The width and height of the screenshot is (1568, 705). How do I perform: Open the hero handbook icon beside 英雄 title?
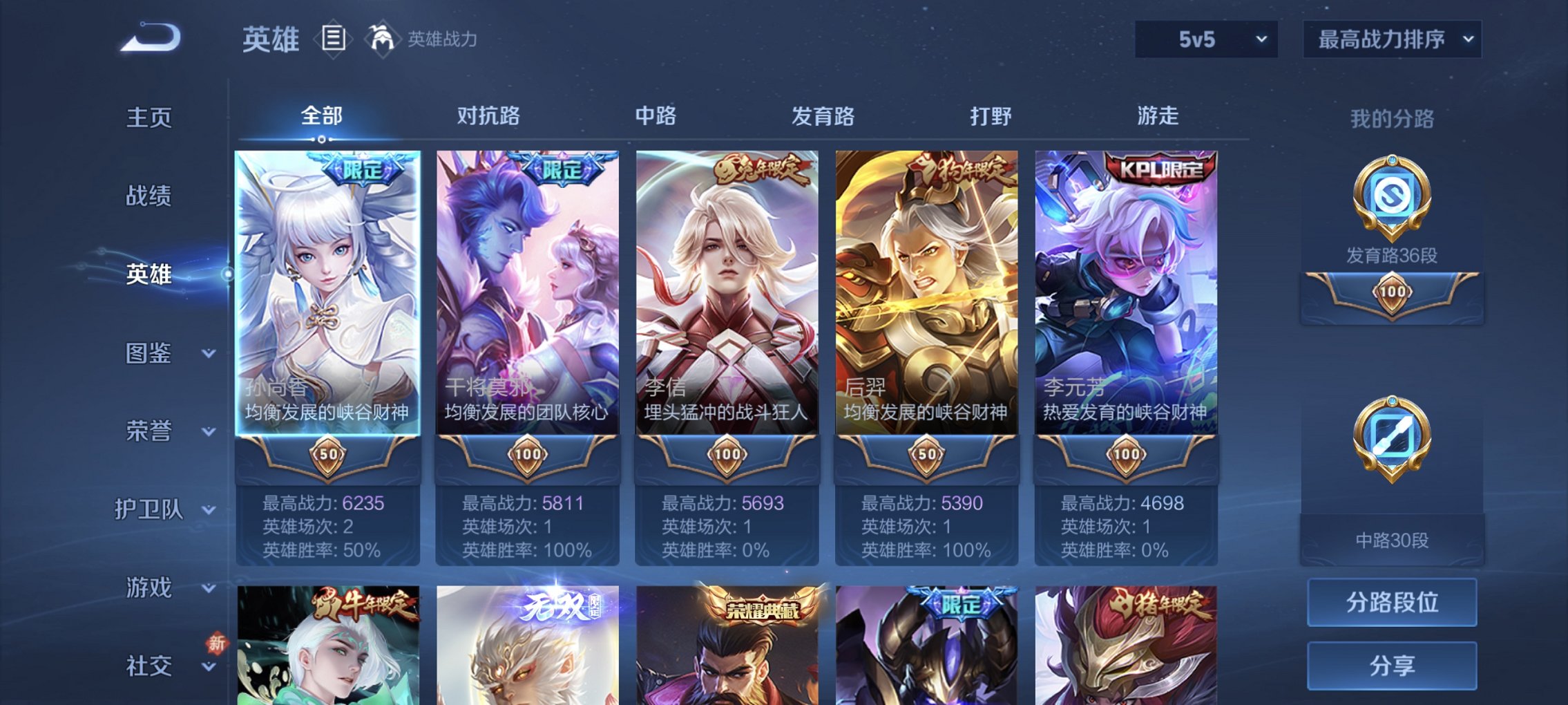(333, 39)
